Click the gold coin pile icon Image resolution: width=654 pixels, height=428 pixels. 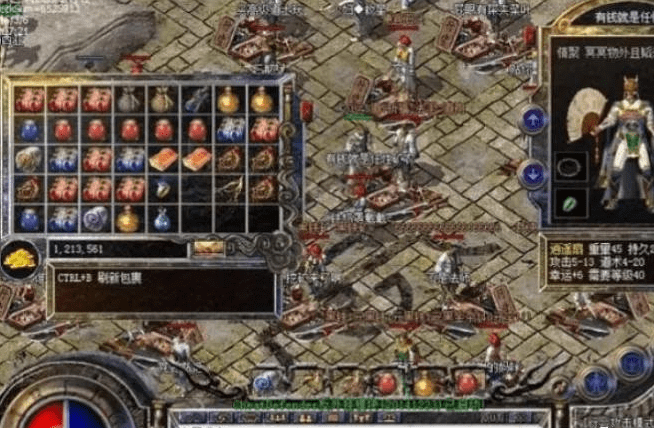19,258
